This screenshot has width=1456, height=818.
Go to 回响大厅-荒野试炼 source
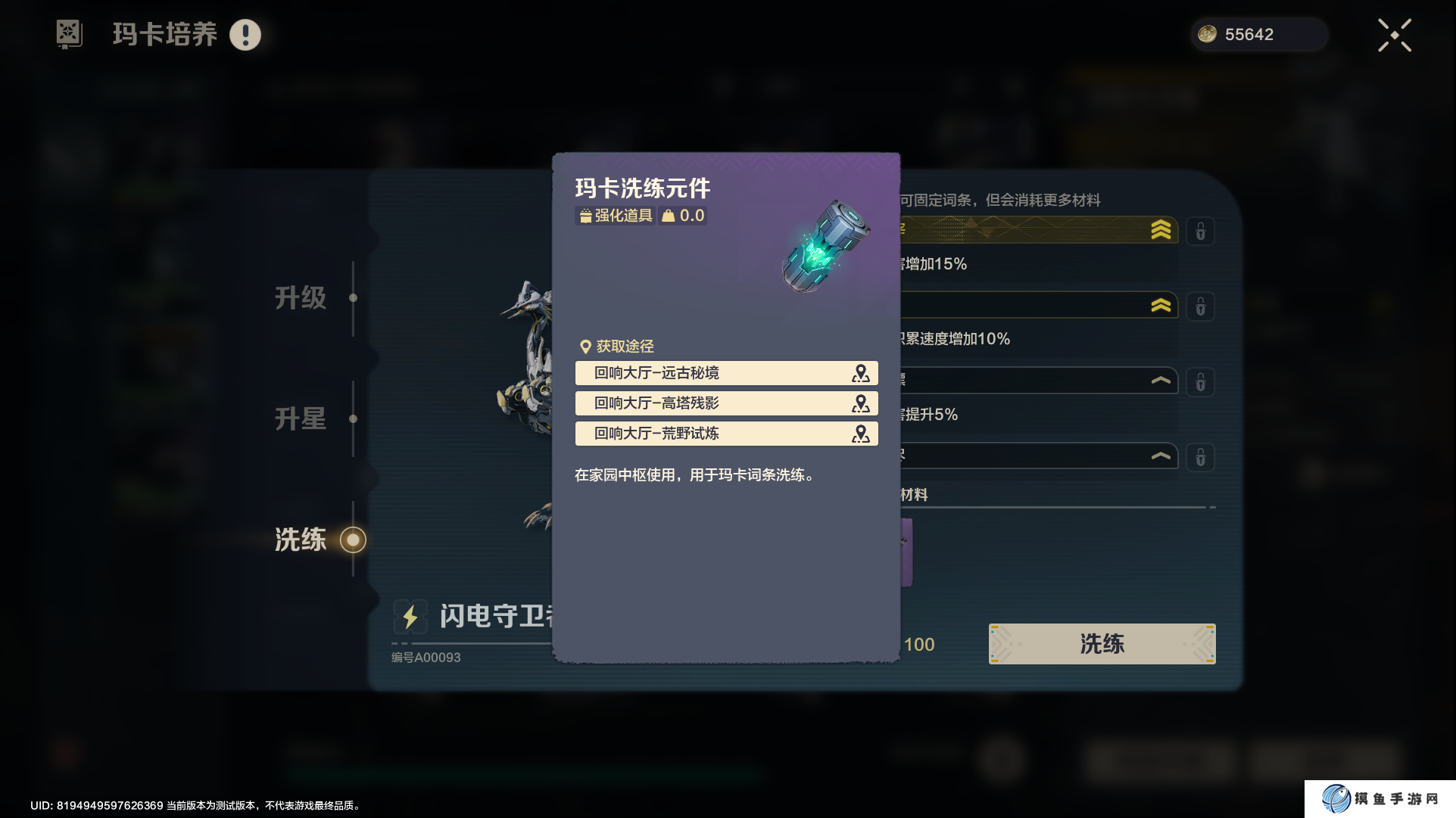[725, 434]
